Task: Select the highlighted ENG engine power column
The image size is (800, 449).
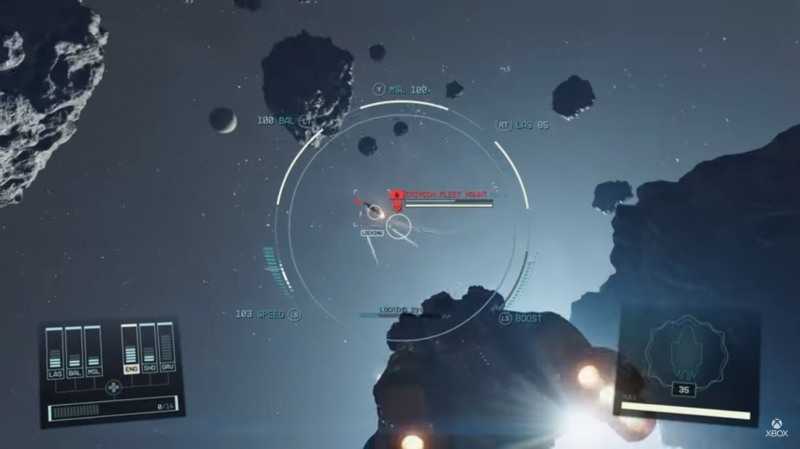Action: pos(129,350)
